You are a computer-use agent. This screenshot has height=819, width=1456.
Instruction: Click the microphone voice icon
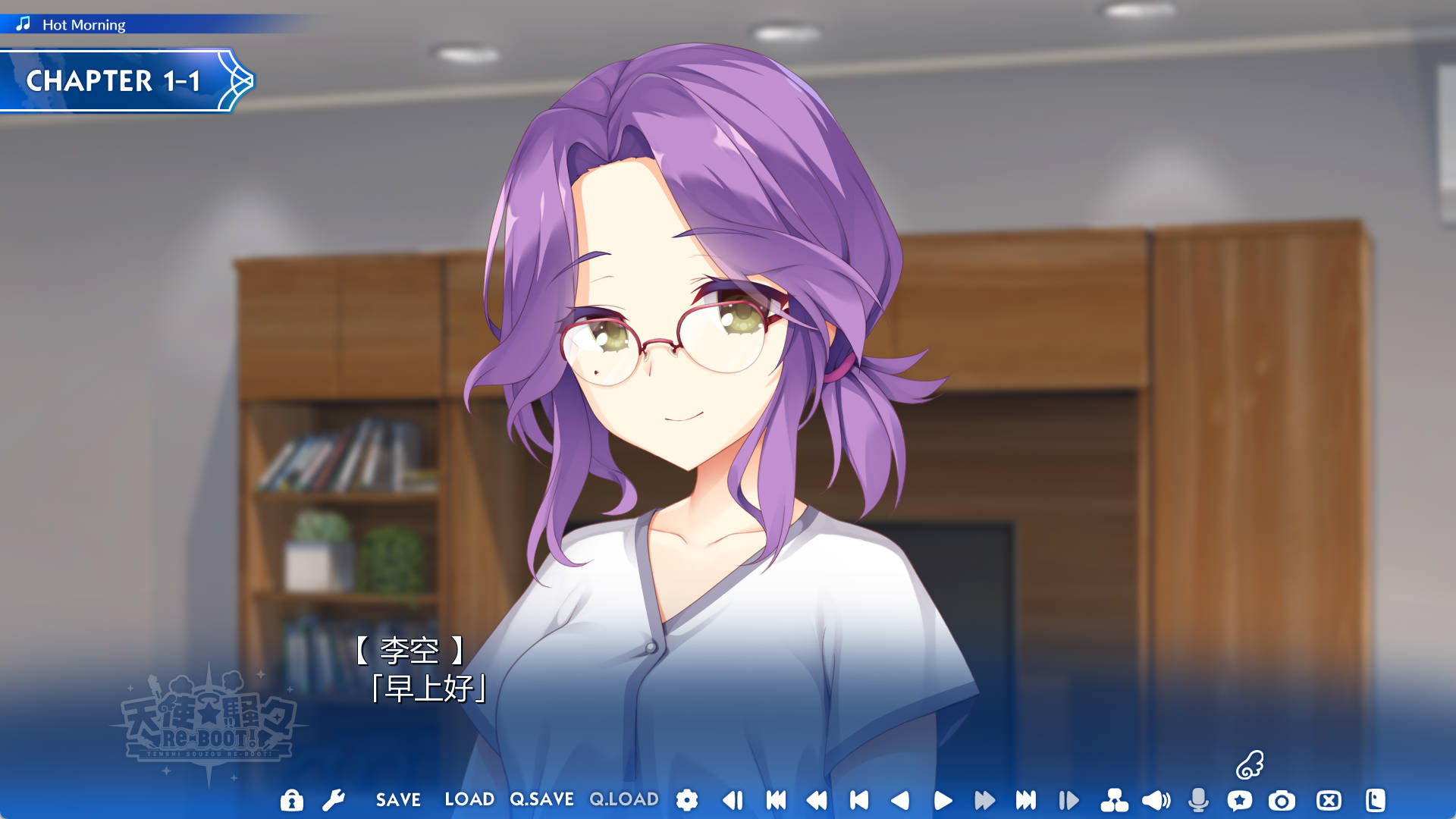[x=1198, y=800]
